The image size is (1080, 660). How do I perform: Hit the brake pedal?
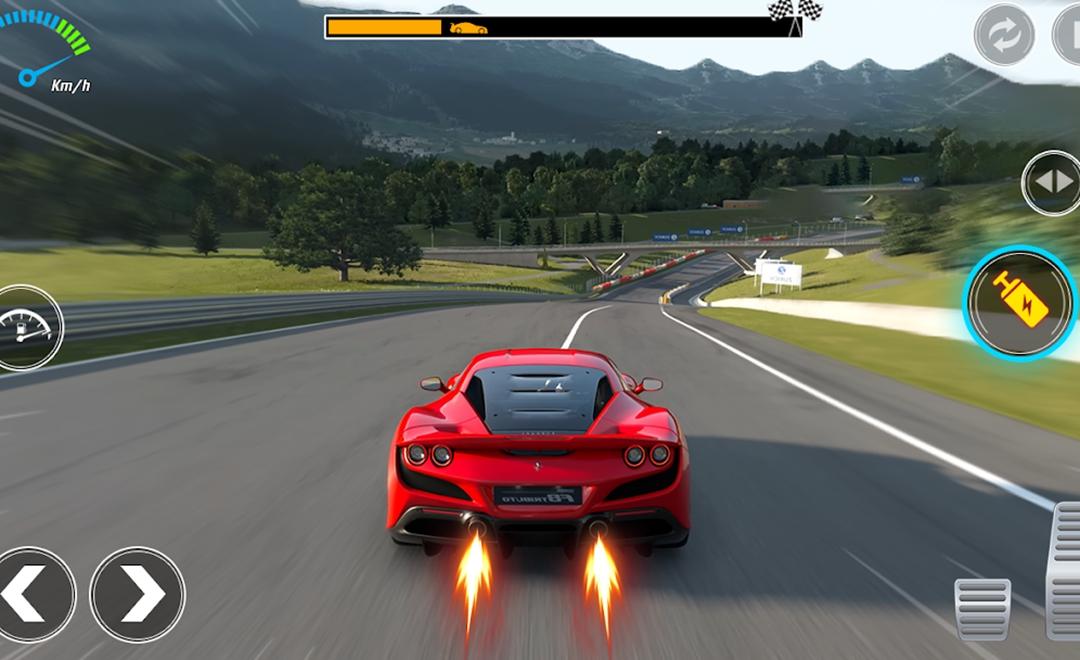[982, 608]
